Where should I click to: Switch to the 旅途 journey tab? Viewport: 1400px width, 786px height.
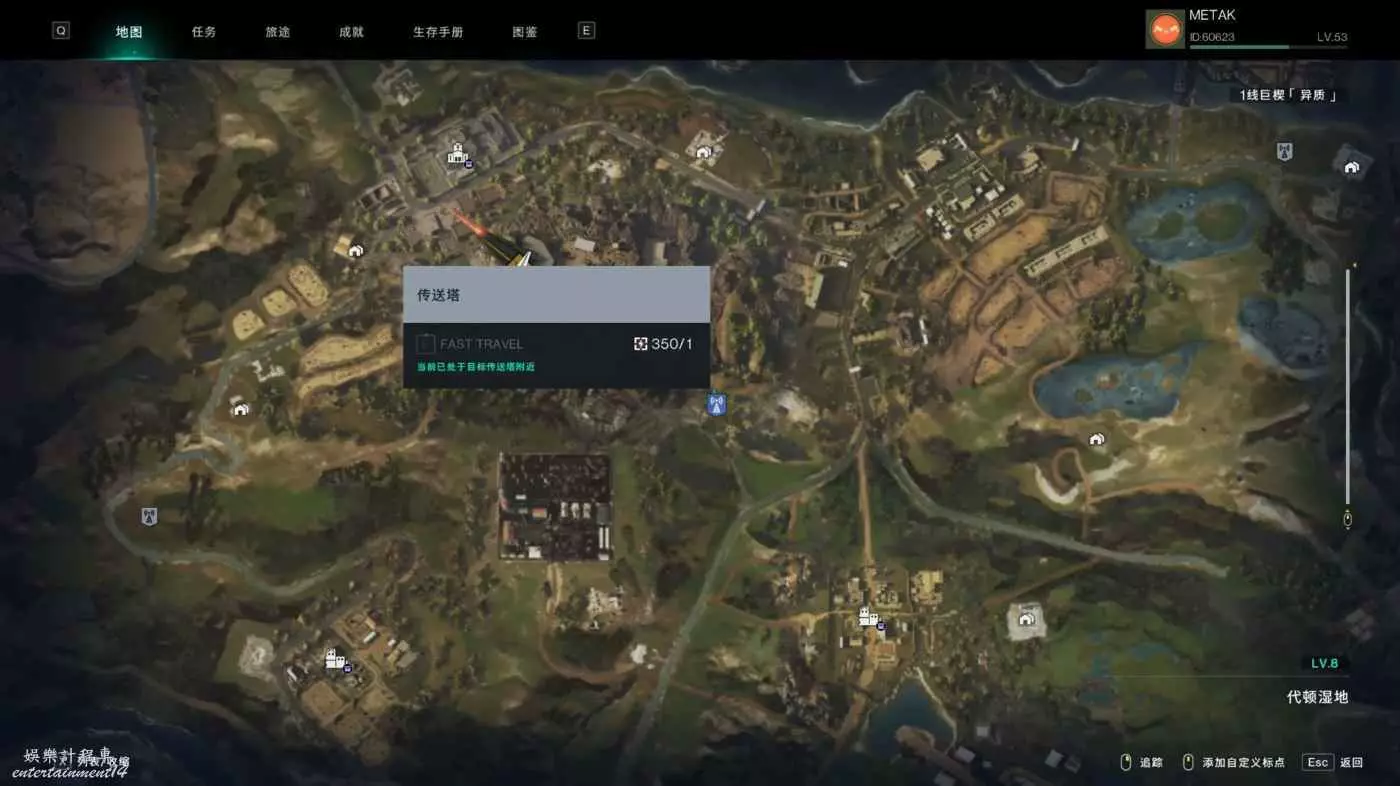point(278,32)
